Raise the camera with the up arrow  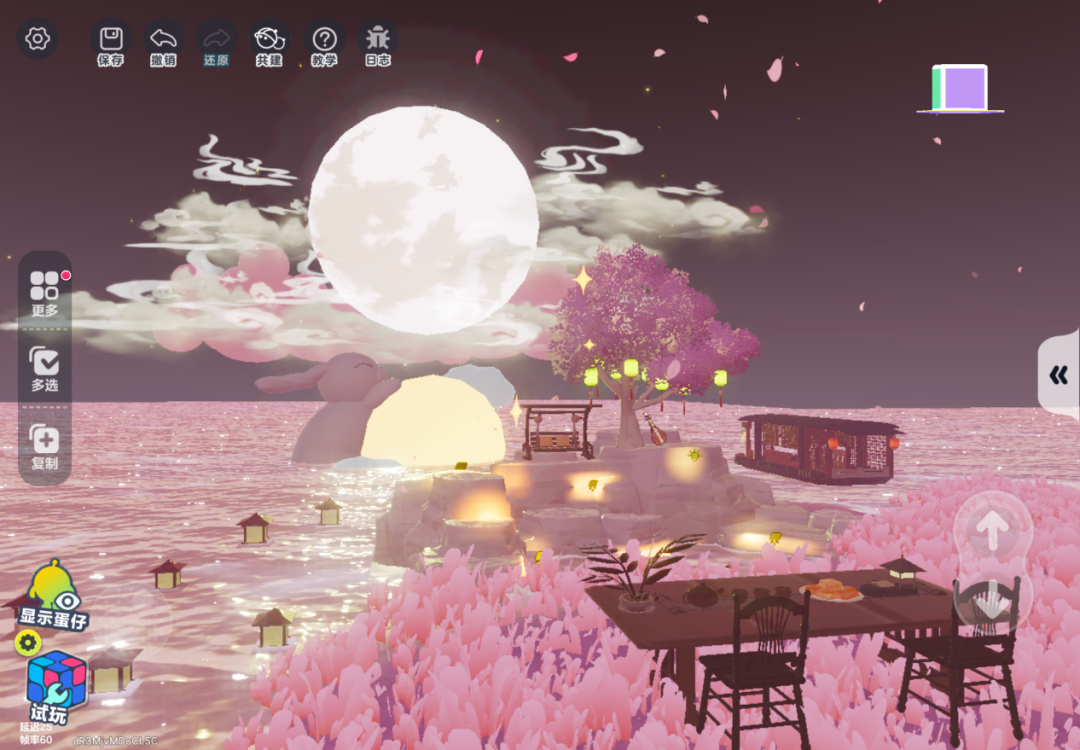coord(992,532)
